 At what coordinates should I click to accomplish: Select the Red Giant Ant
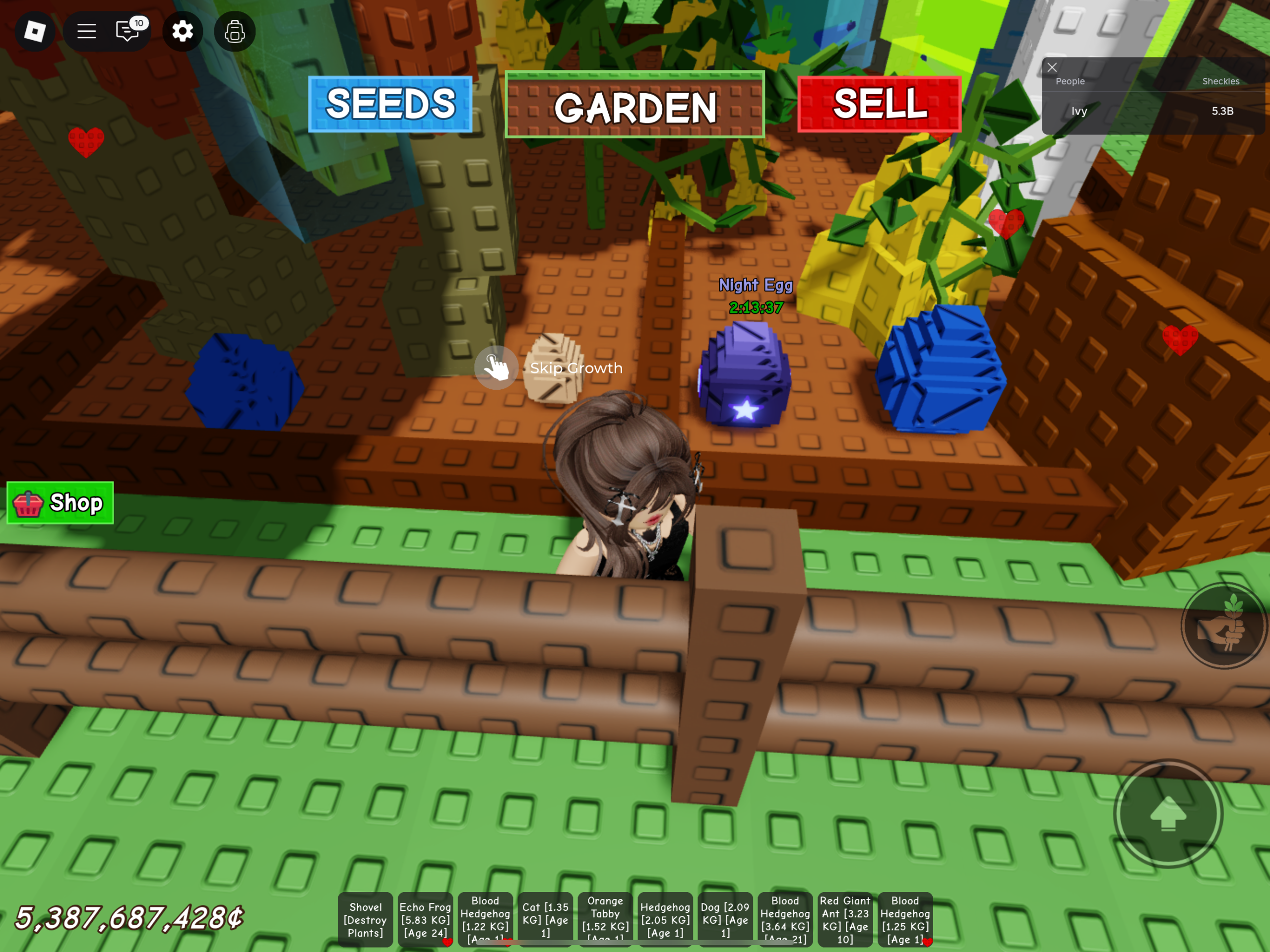(x=845, y=919)
